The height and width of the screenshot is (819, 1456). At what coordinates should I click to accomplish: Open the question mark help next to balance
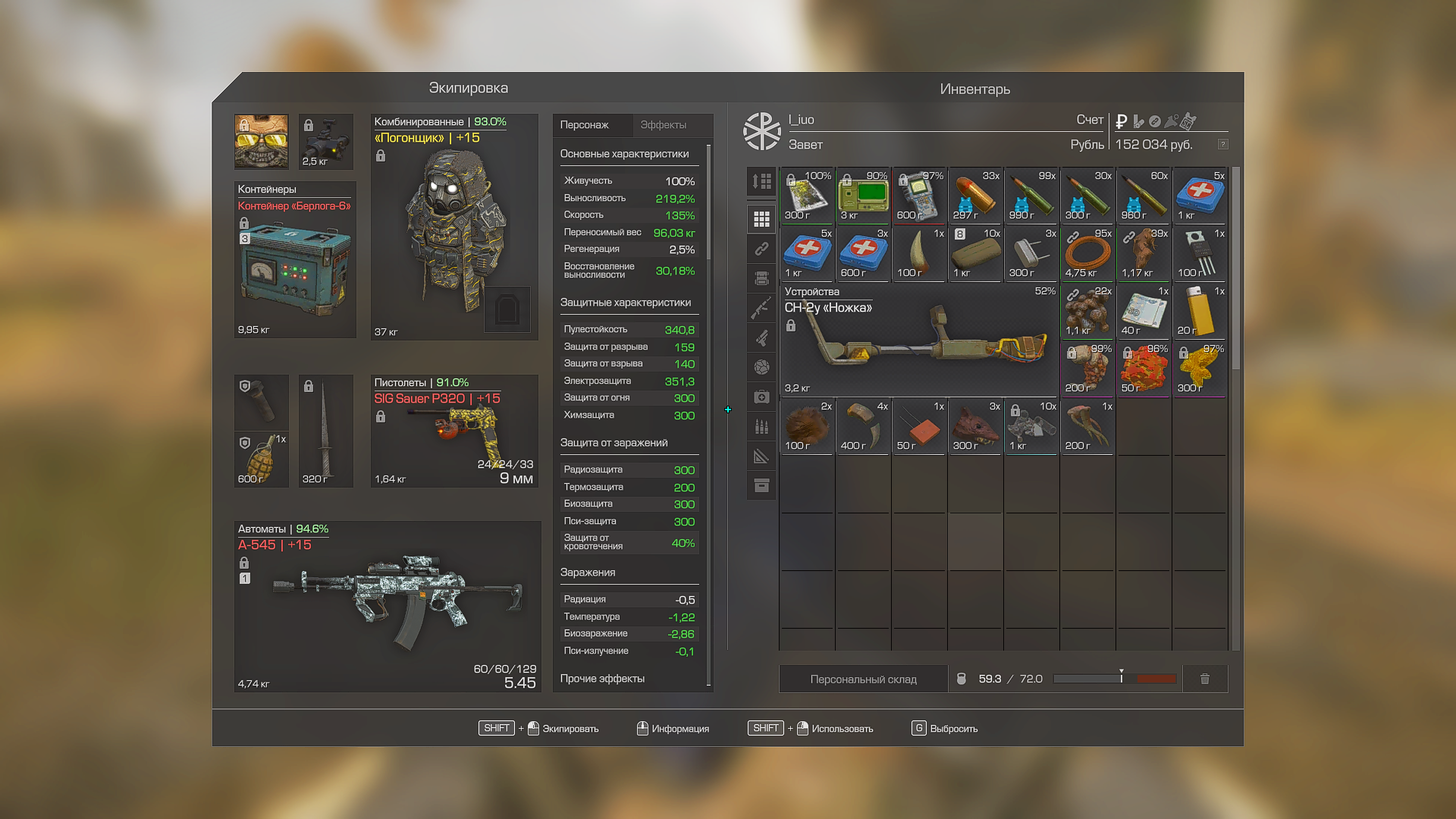point(1222,144)
